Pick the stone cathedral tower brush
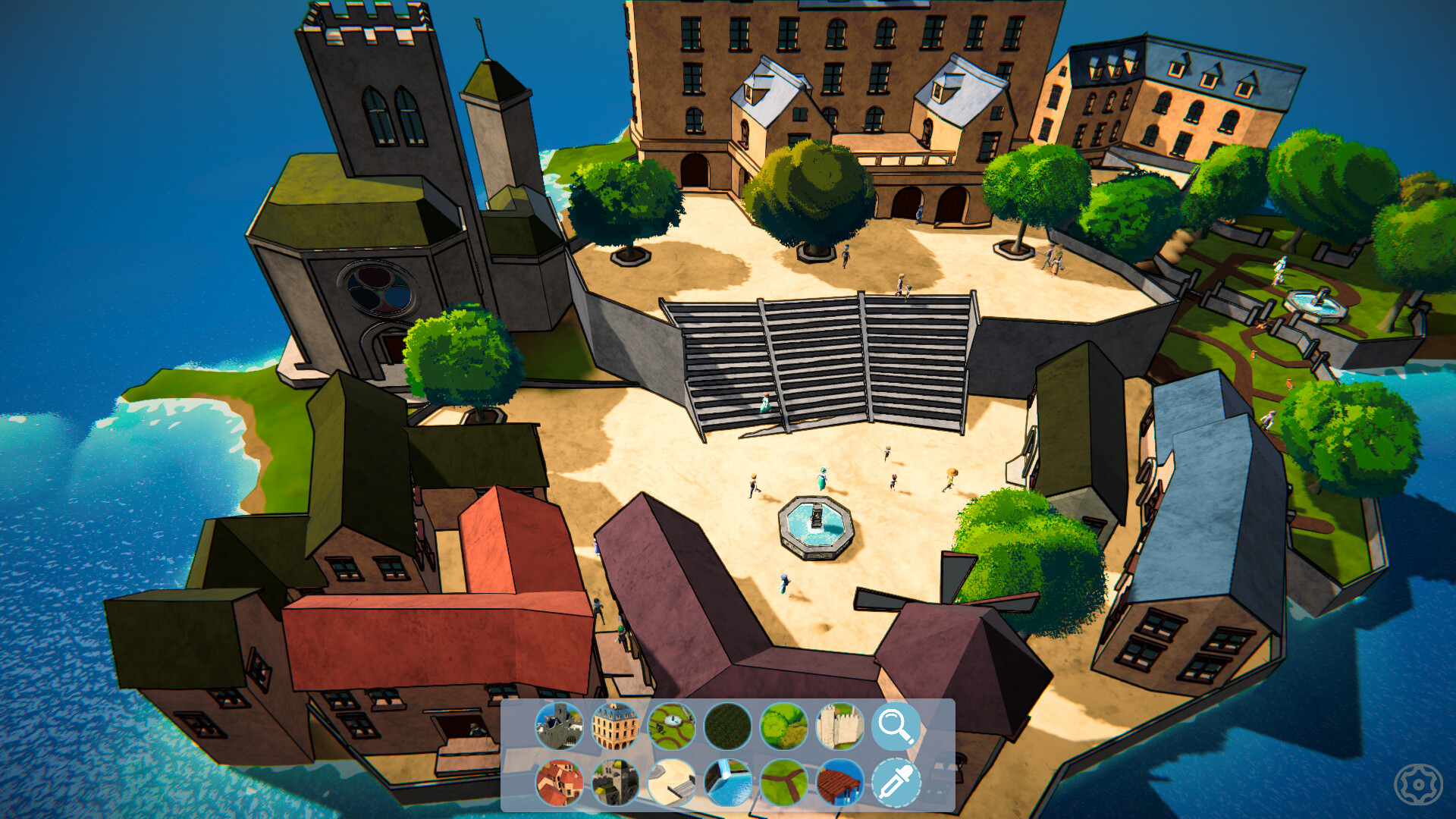The image size is (1456, 819). tap(614, 781)
